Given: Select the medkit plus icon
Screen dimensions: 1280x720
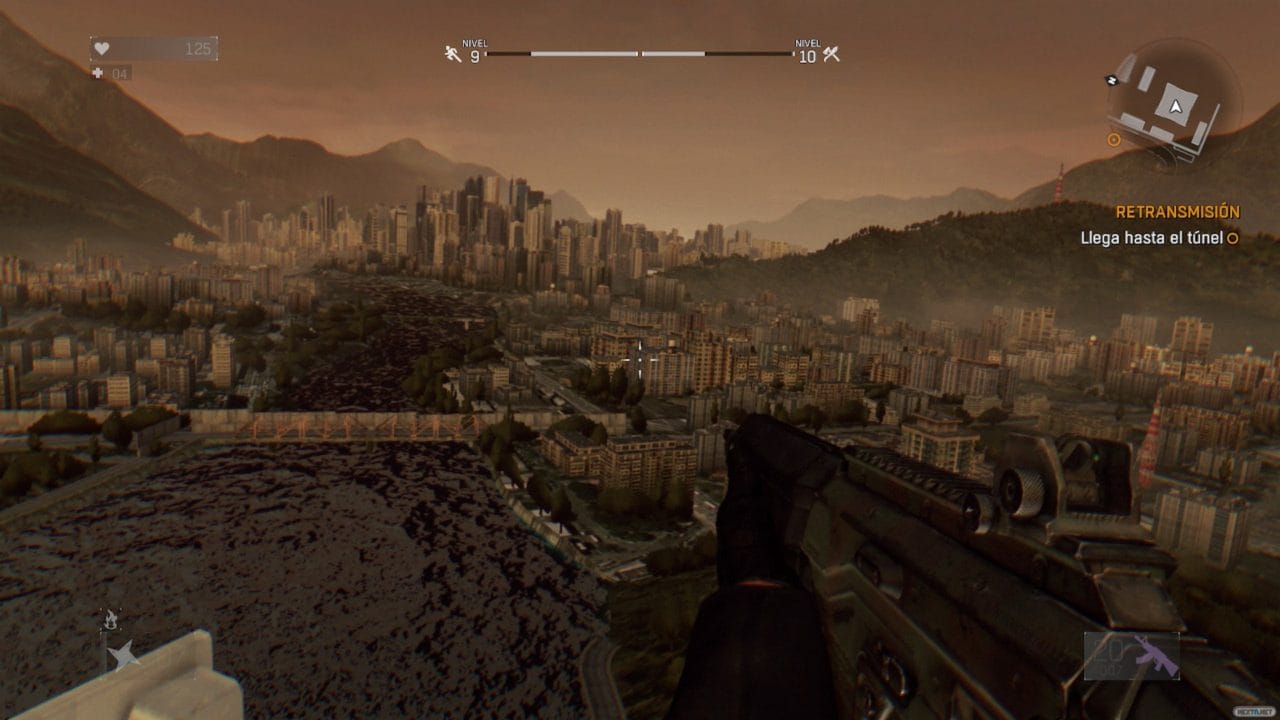Looking at the screenshot, I should click(98, 73).
